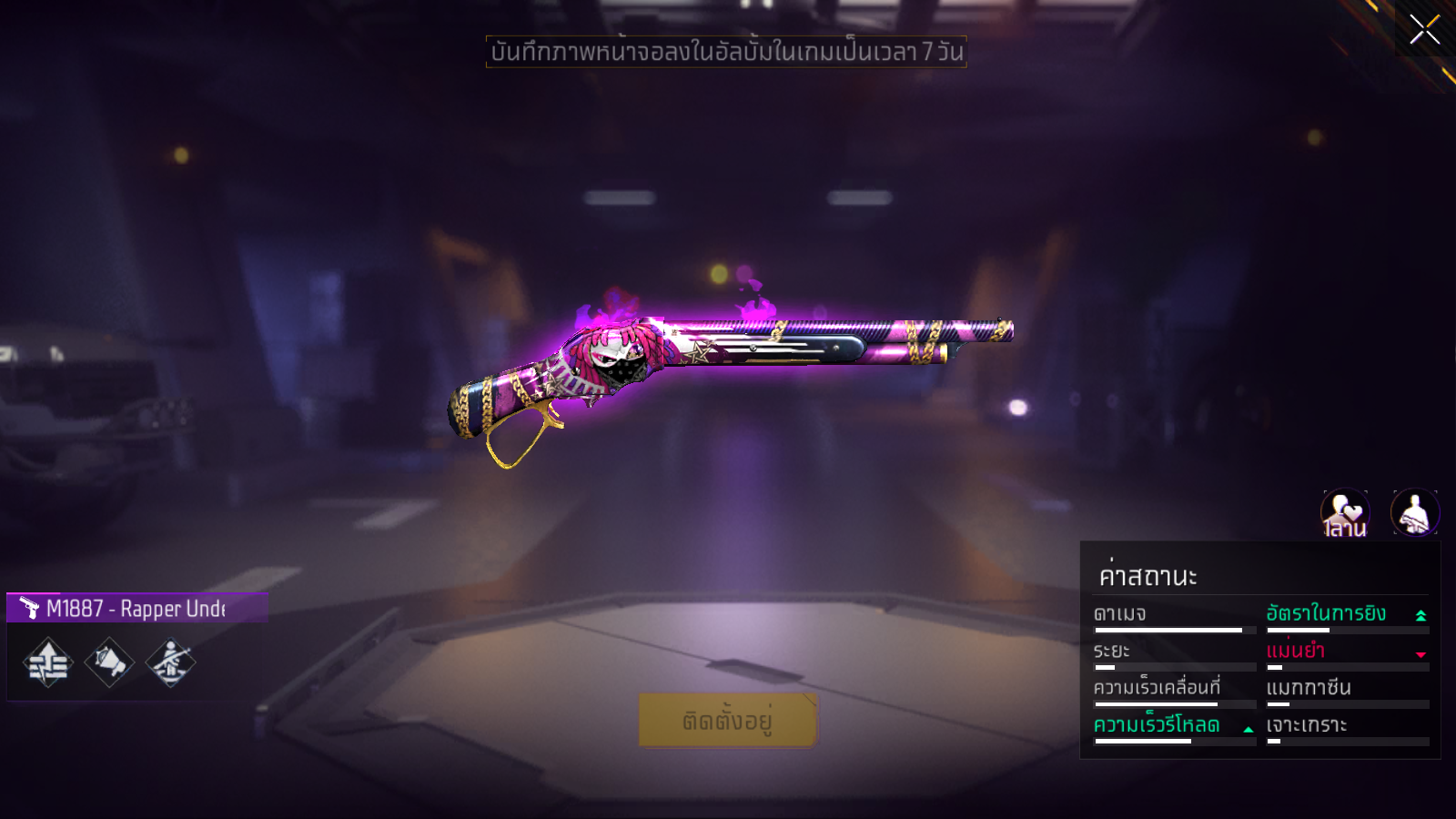Inspect the upward-arrow damage boost attribute icon
The image size is (1456, 819).
tap(48, 662)
